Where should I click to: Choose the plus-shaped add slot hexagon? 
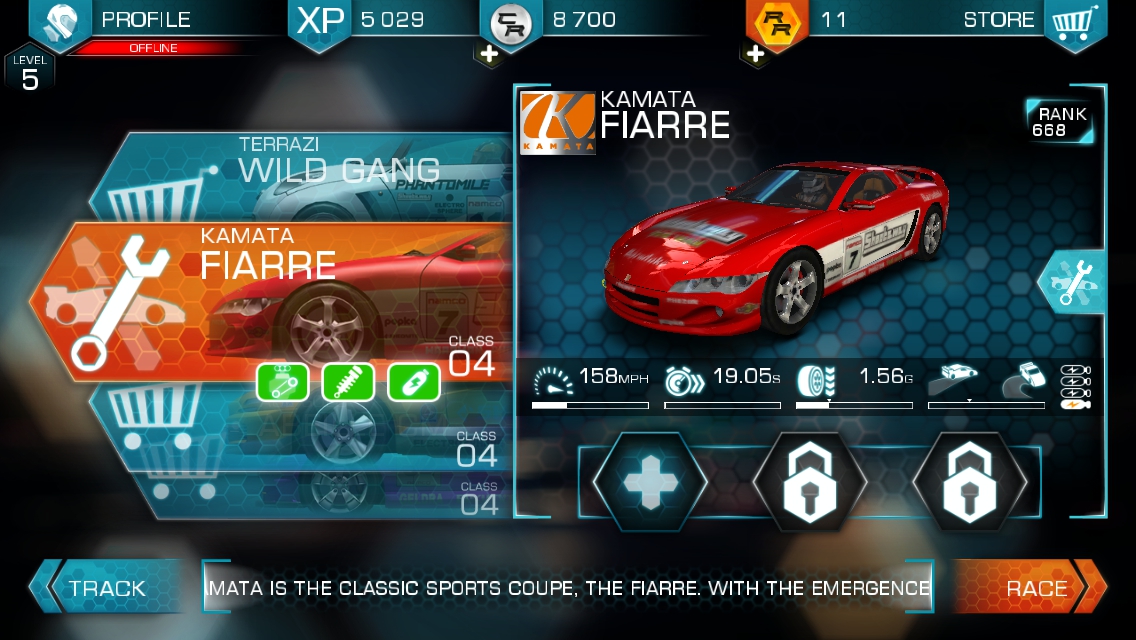(649, 482)
